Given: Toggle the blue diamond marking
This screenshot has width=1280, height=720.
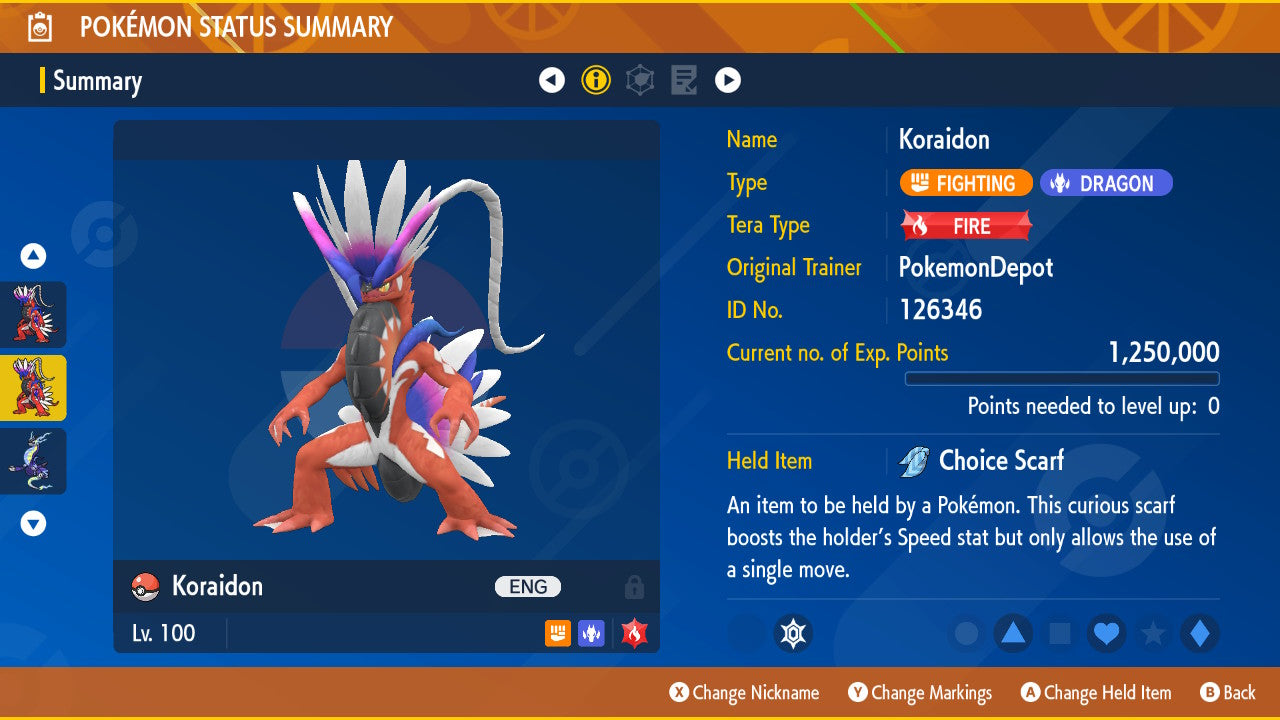Looking at the screenshot, I should click(1200, 634).
